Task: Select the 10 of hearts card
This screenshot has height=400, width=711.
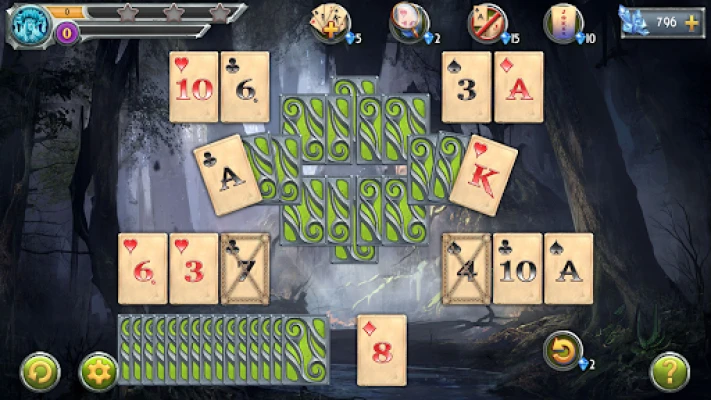Action: click(193, 87)
